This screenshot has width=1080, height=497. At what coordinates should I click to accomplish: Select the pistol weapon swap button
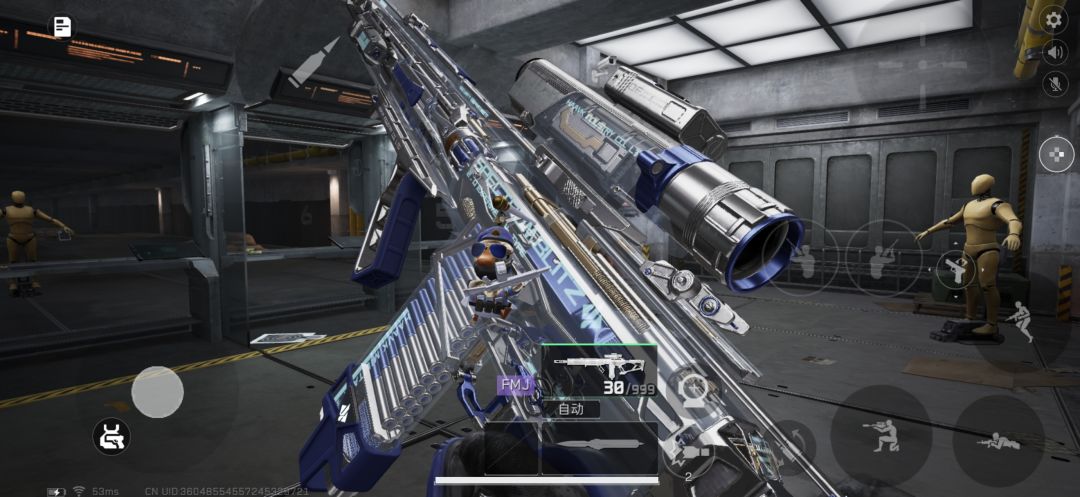click(x=955, y=270)
